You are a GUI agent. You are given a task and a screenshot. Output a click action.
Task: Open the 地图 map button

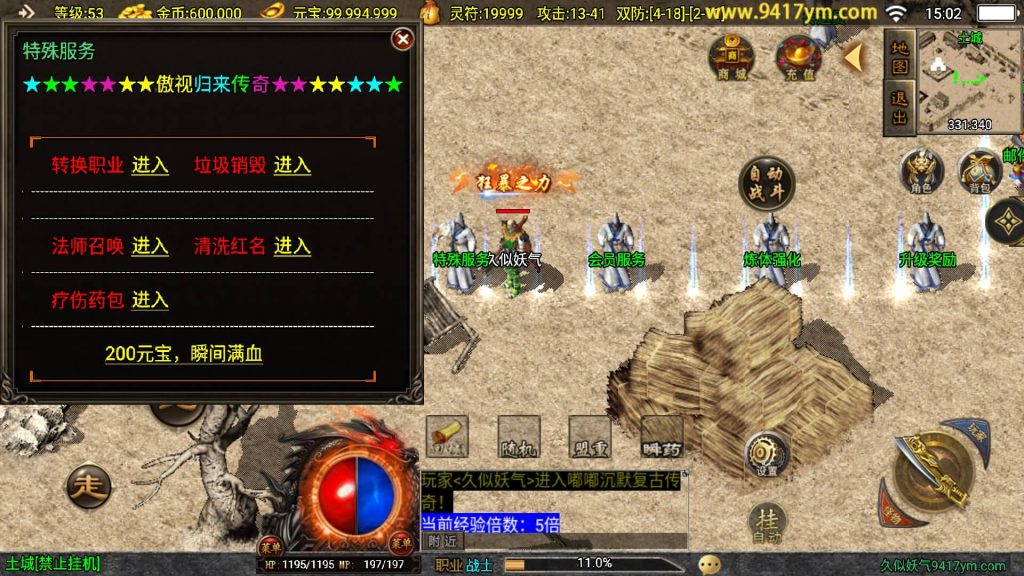899,57
